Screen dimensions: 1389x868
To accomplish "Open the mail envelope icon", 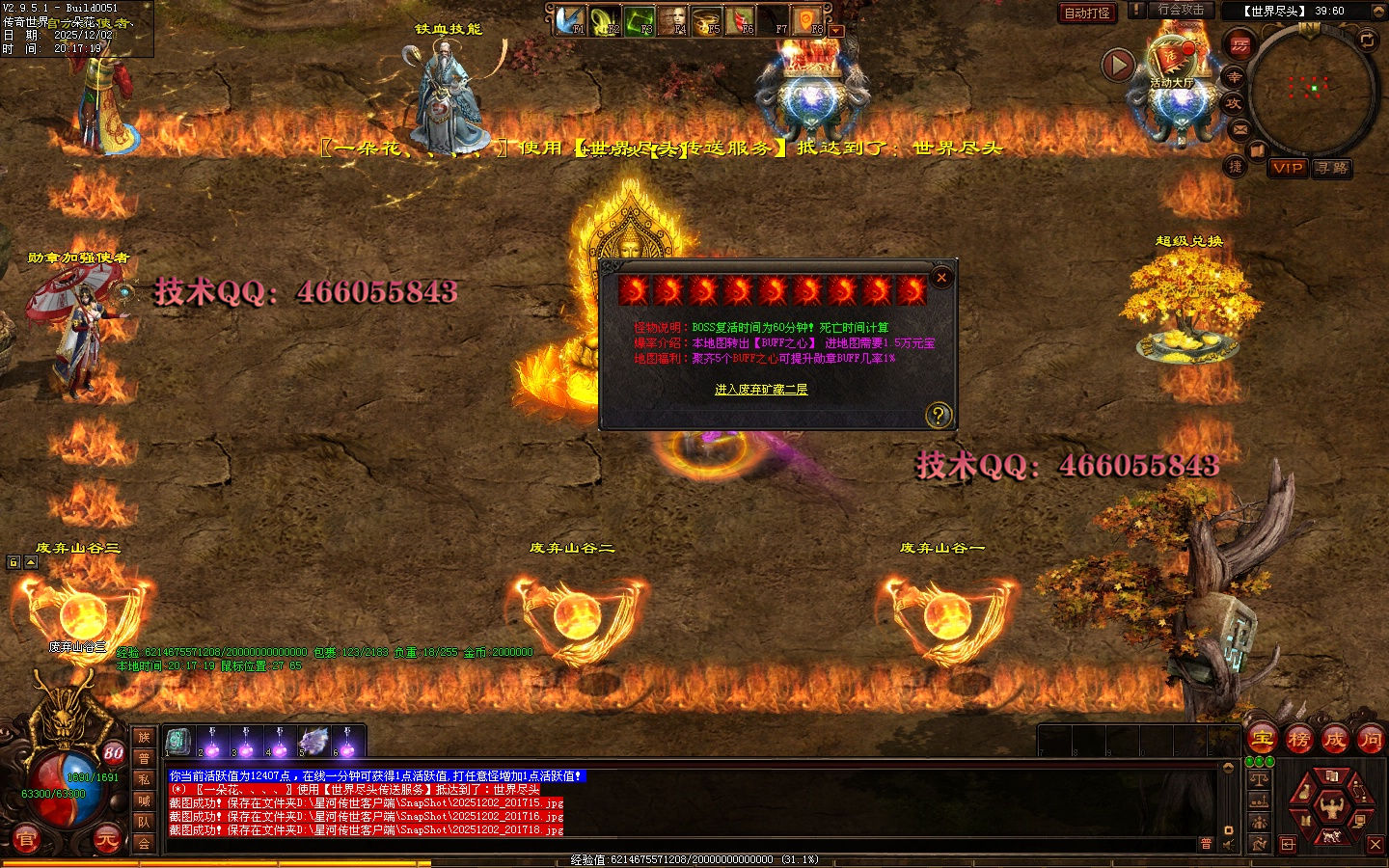I will (1240, 128).
